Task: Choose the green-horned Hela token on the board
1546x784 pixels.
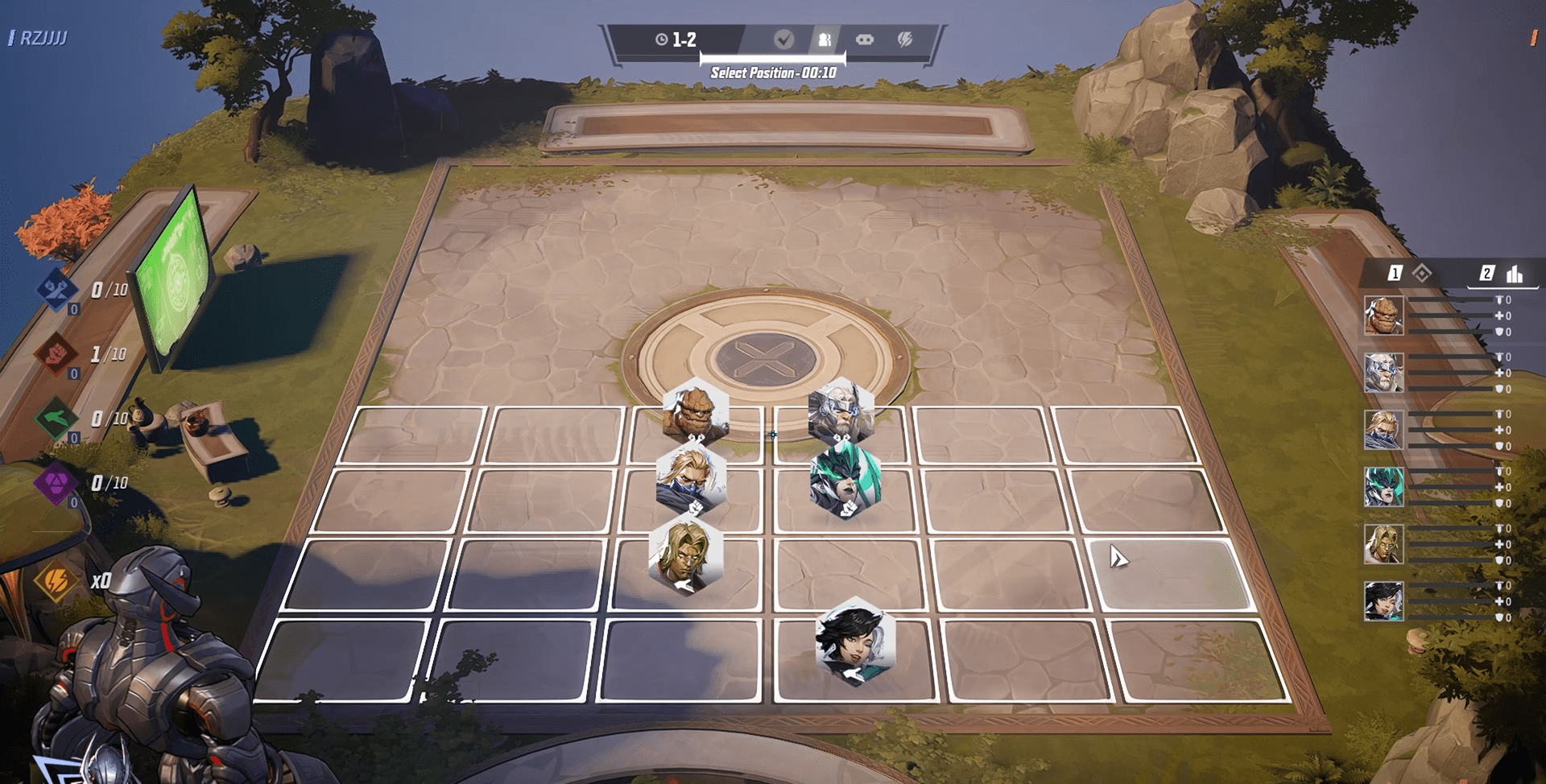Action: (x=845, y=481)
